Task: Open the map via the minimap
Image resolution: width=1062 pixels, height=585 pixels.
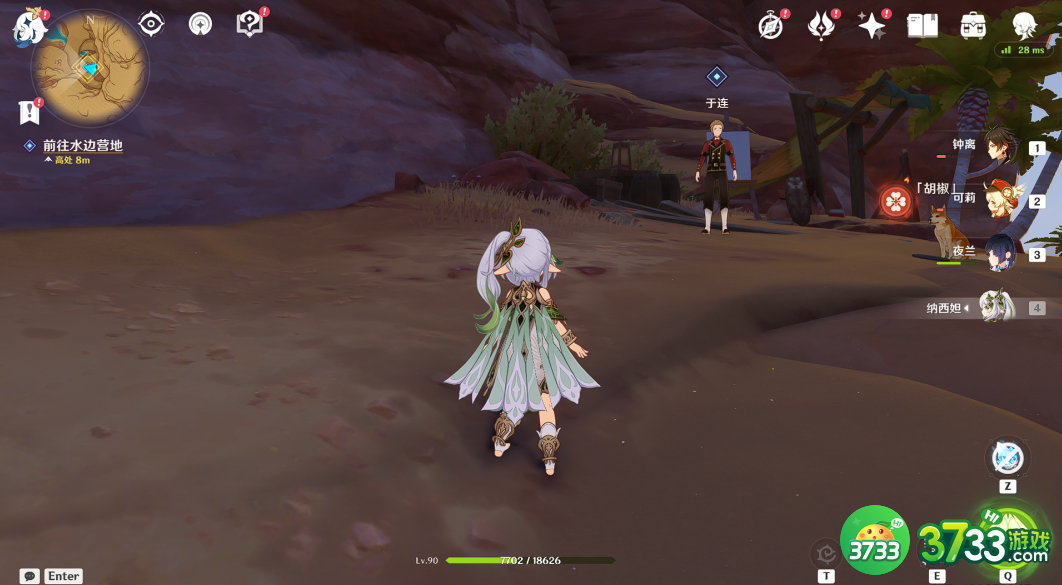Action: [90, 68]
